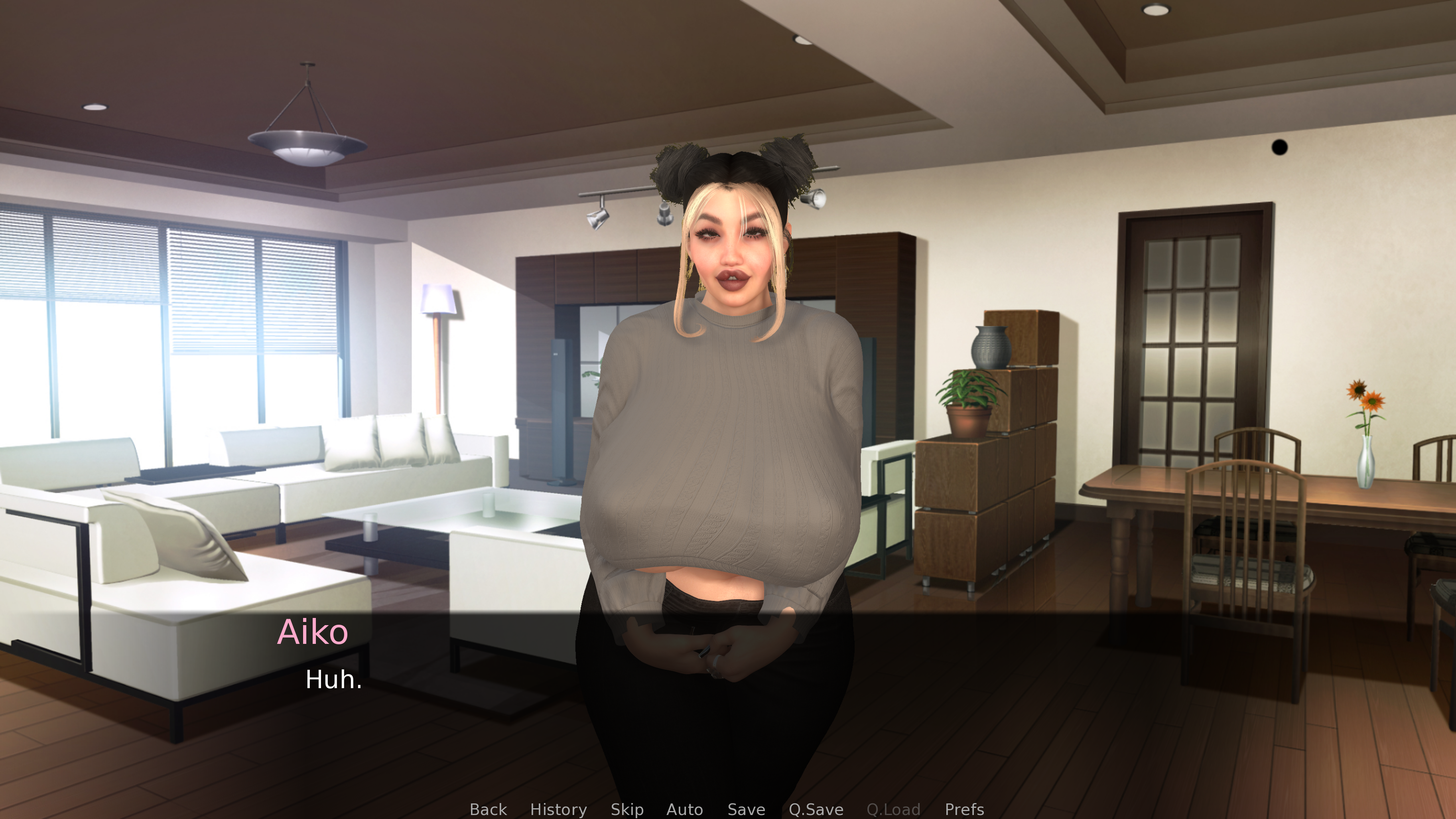Image resolution: width=1456 pixels, height=819 pixels.
Task: Toggle Auto-advance mode
Action: click(x=685, y=809)
